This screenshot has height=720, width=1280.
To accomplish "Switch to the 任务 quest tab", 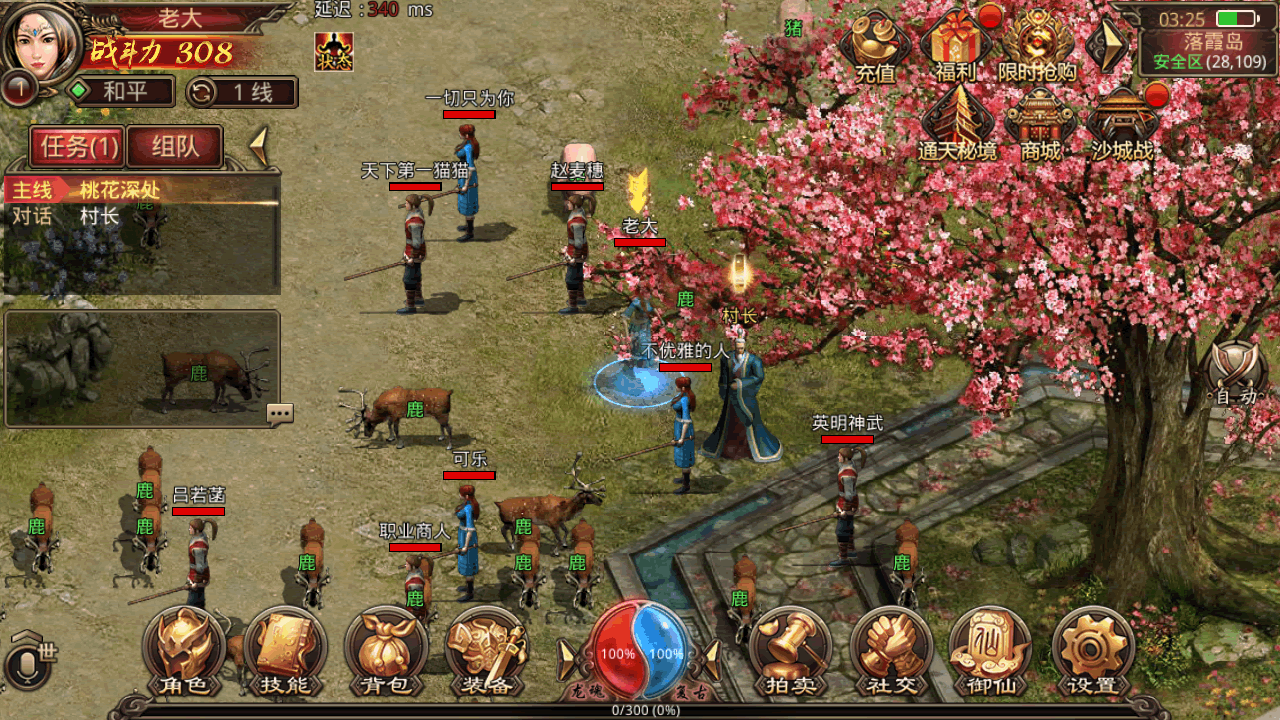I will pyautogui.click(x=79, y=147).
